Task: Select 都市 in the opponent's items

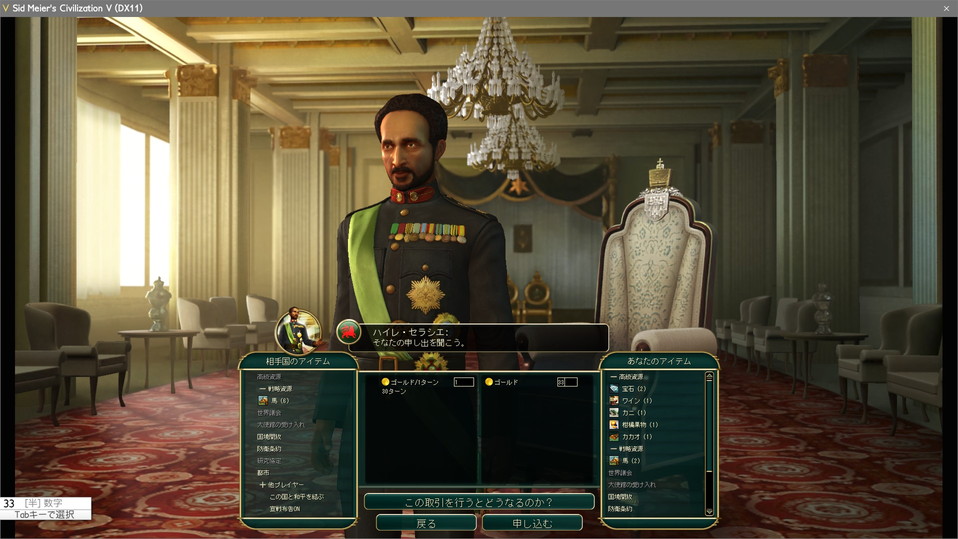Action: [265, 472]
